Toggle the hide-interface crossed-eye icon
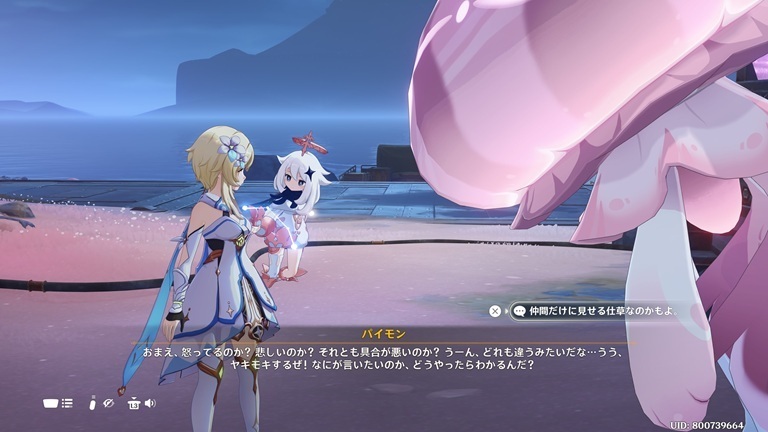Screen dimensions: 768x432 (109, 403)
